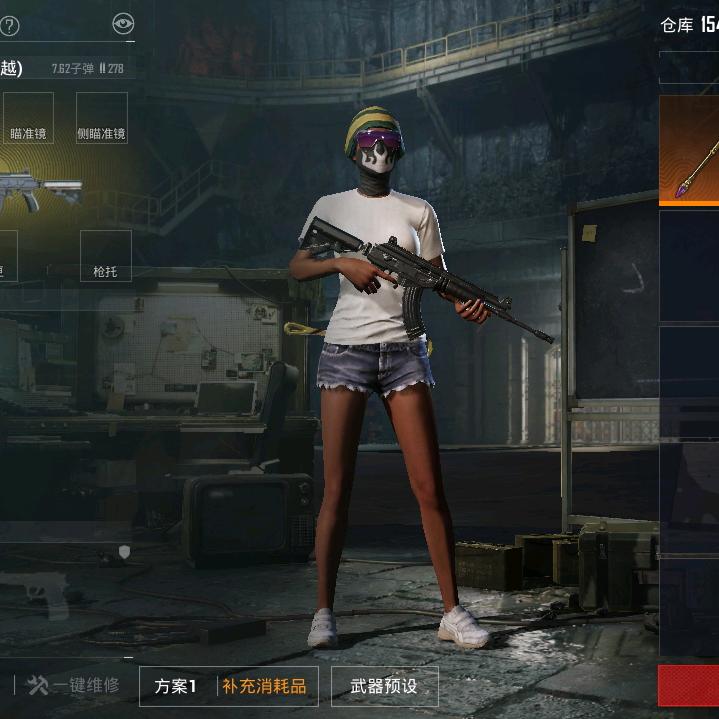Image resolution: width=719 pixels, height=719 pixels.
Task: Click the 一键维修 one-tap repair button
Action: click(74, 685)
